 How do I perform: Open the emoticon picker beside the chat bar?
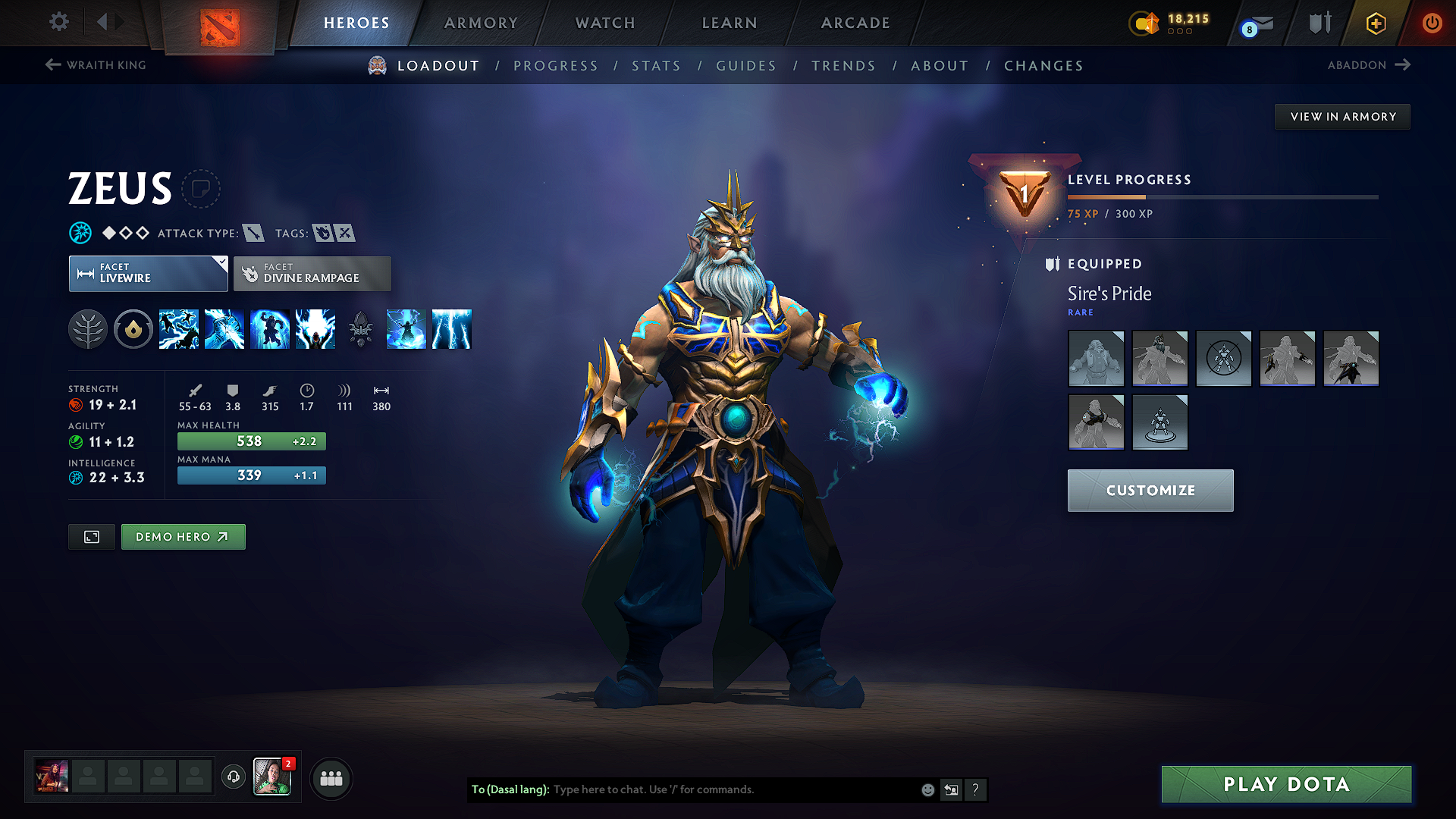927,789
